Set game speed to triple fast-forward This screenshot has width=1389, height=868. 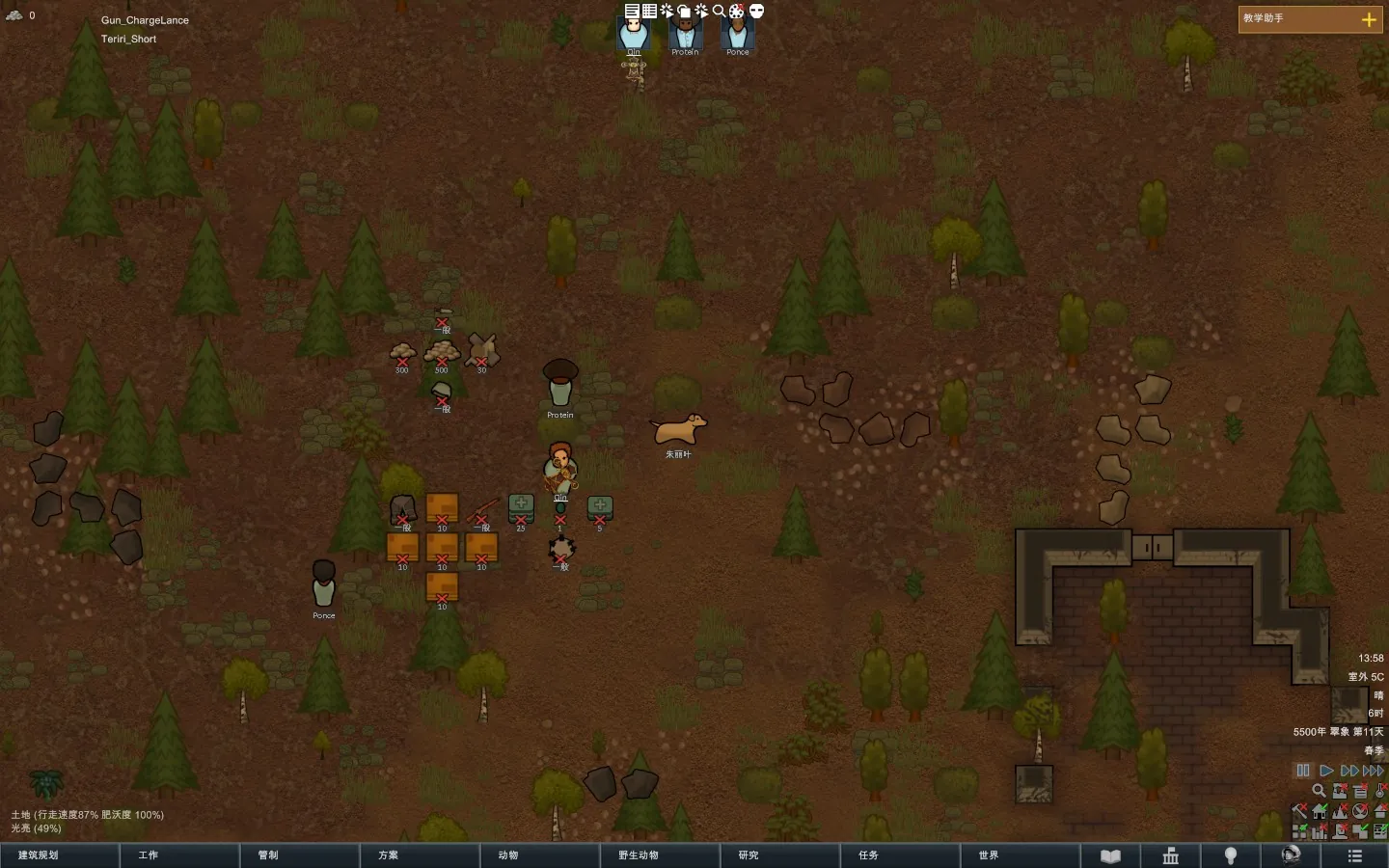1373,771
